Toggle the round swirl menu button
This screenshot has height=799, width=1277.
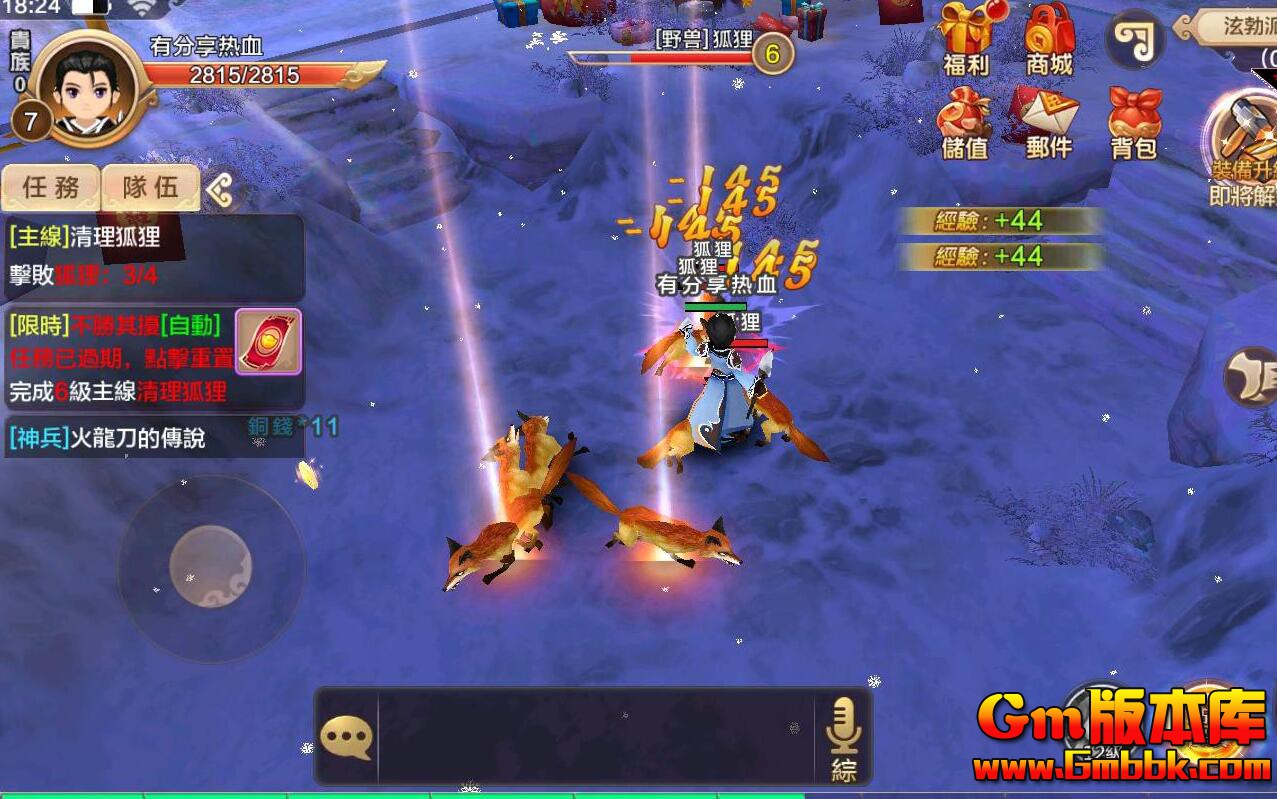(x=1135, y=40)
